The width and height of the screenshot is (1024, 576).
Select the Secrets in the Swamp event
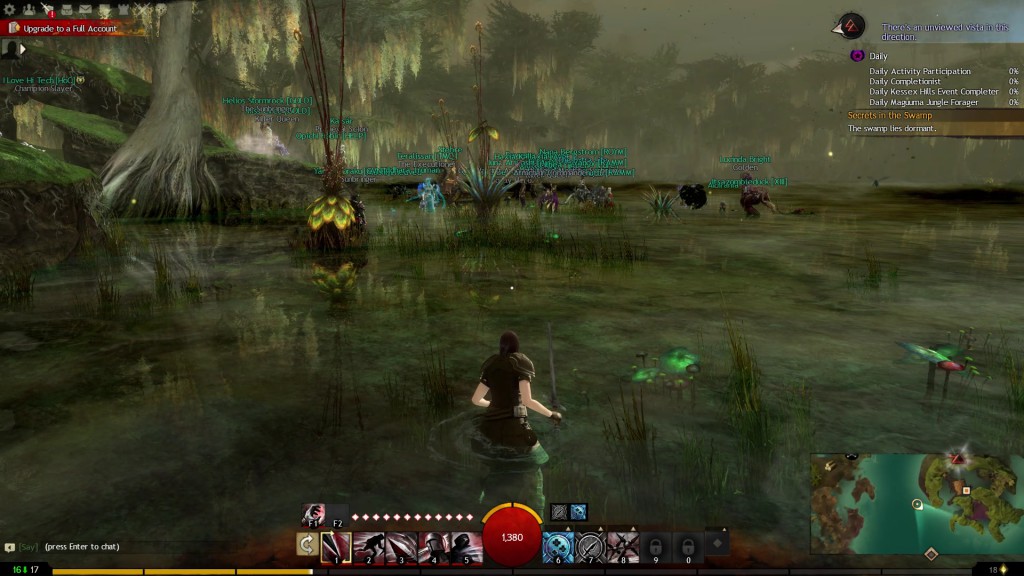[x=890, y=116]
